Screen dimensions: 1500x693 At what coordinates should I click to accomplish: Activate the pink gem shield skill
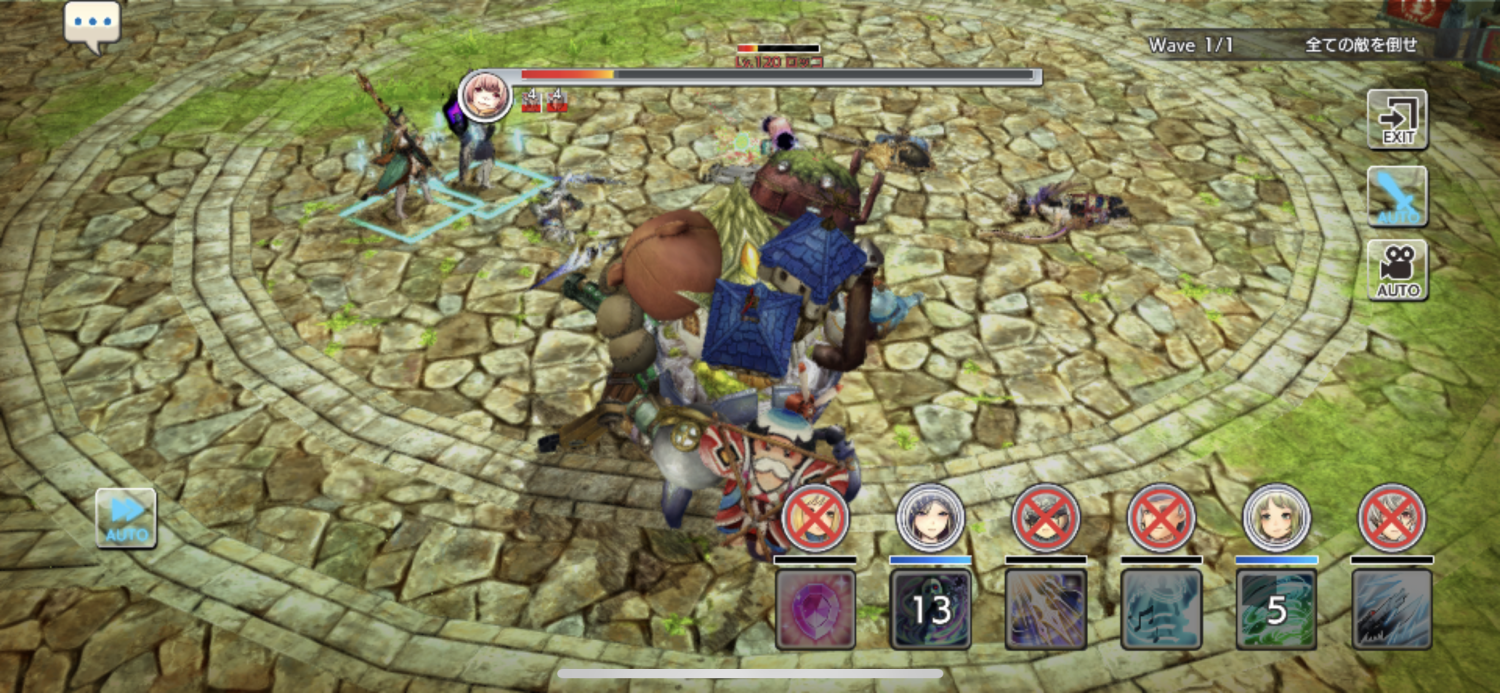pos(816,609)
